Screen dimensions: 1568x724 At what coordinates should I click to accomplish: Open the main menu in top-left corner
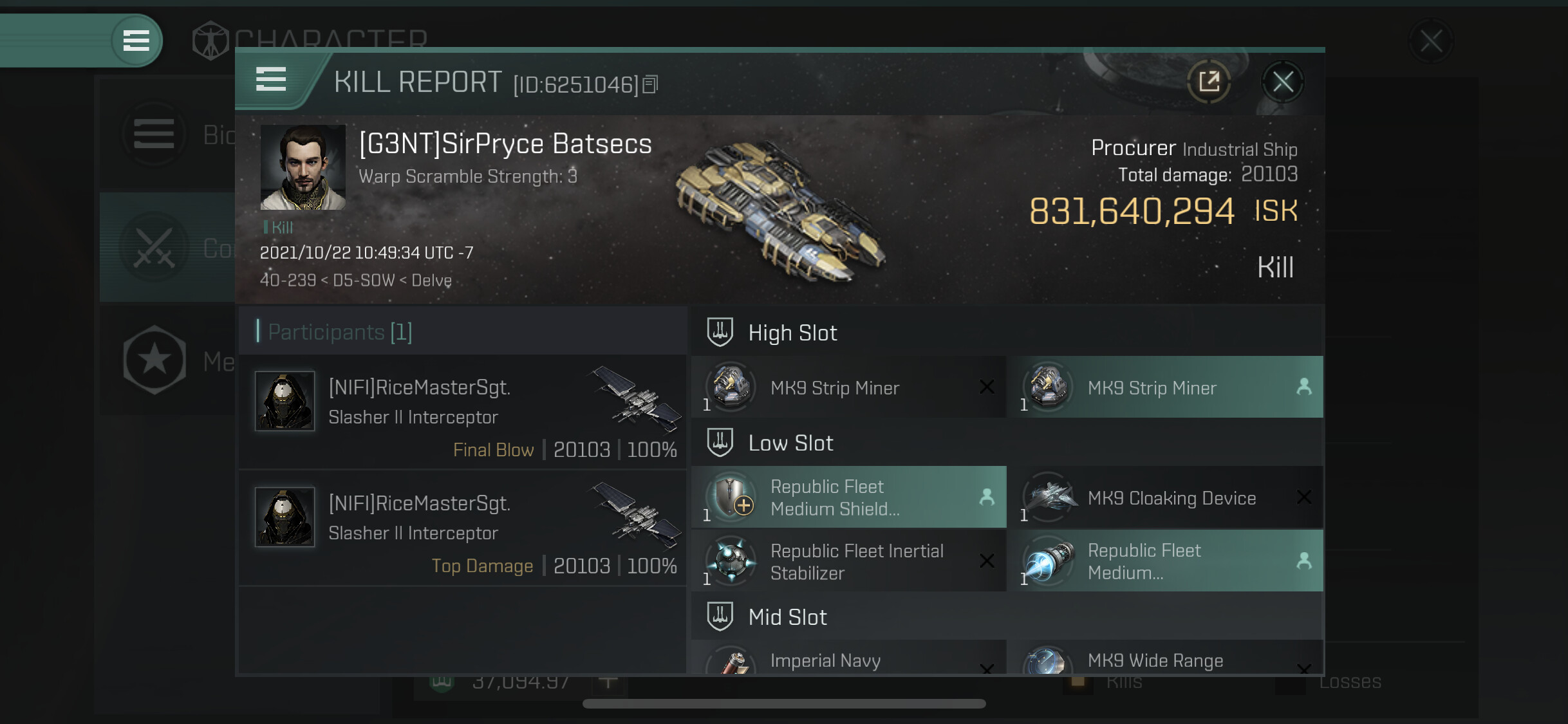click(x=136, y=41)
